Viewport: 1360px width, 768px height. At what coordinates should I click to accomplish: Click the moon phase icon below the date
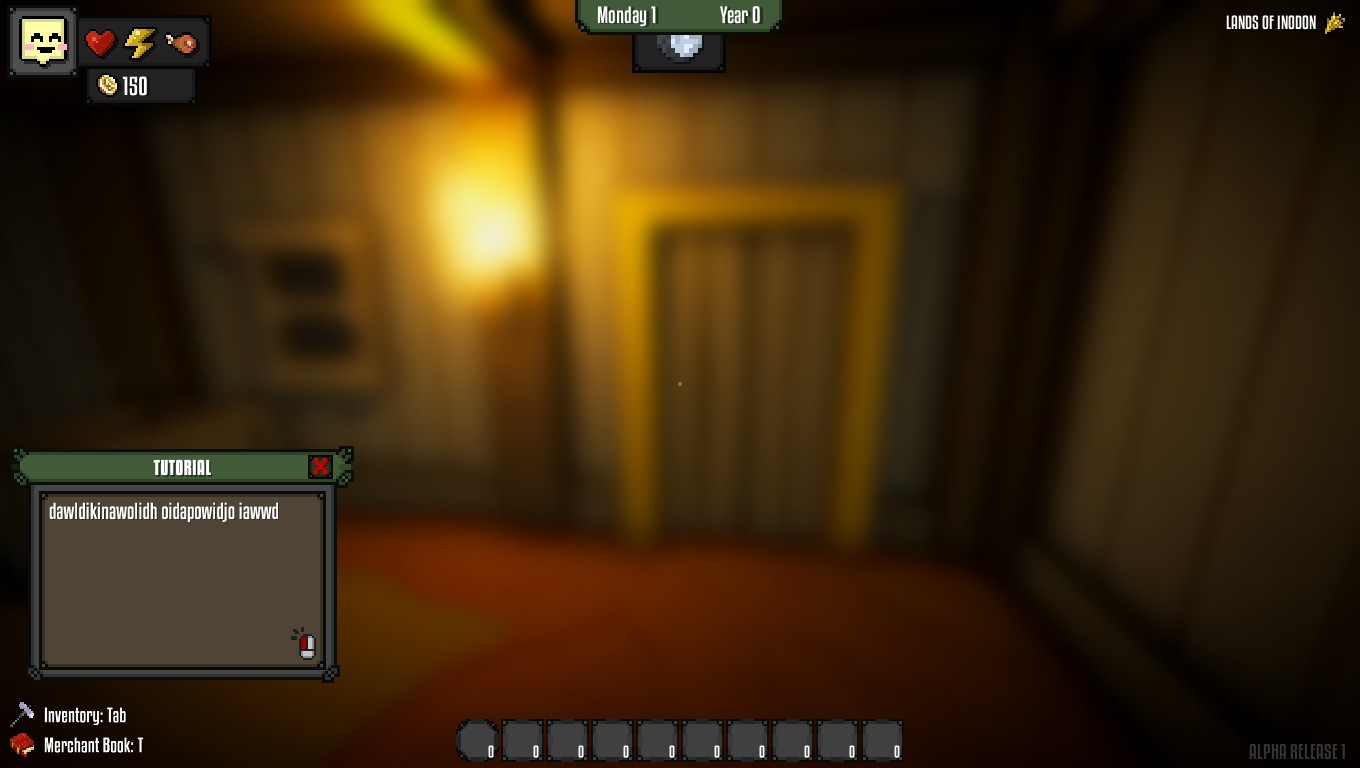[679, 45]
